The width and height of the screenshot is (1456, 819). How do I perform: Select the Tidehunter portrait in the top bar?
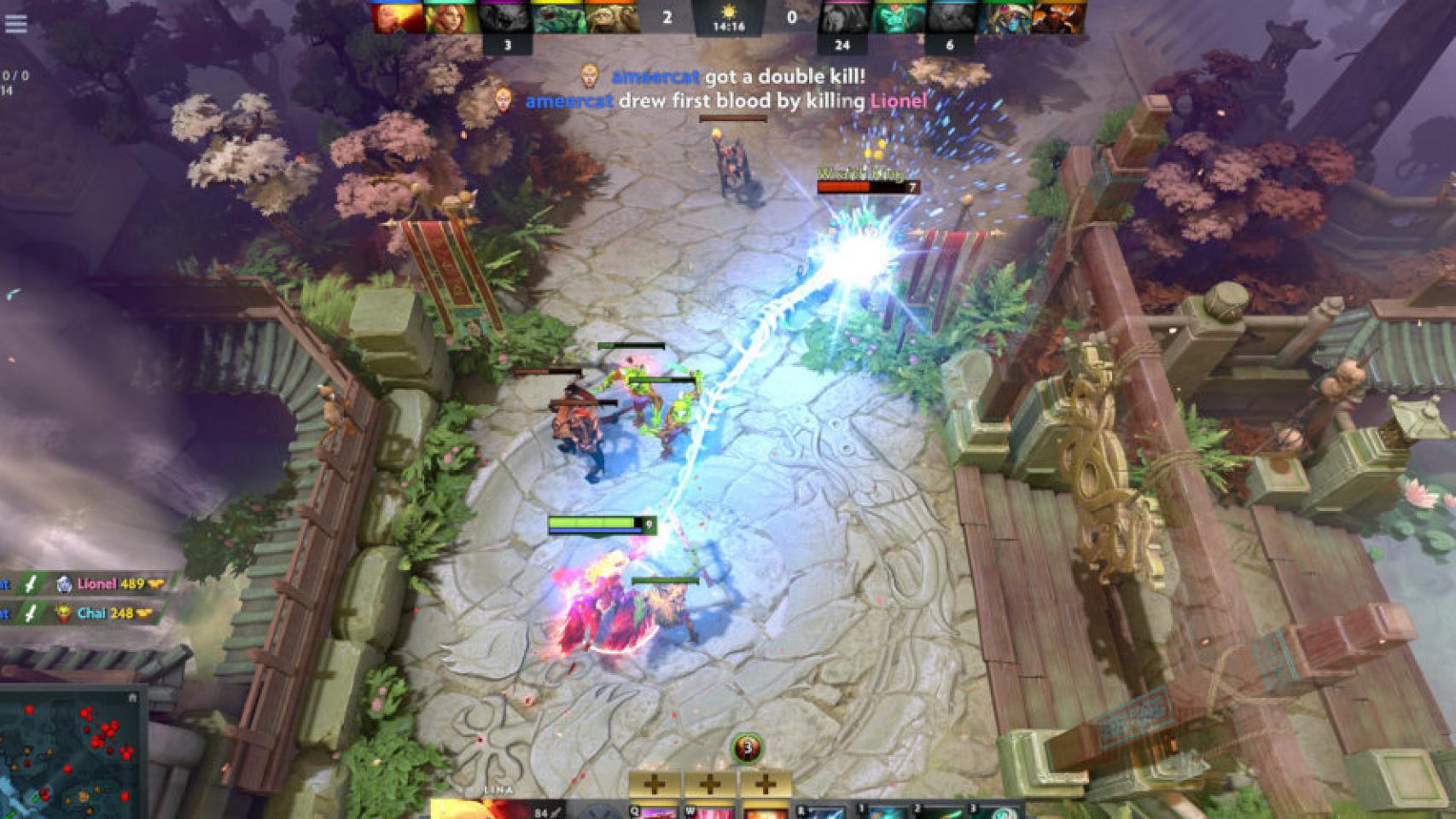point(558,17)
